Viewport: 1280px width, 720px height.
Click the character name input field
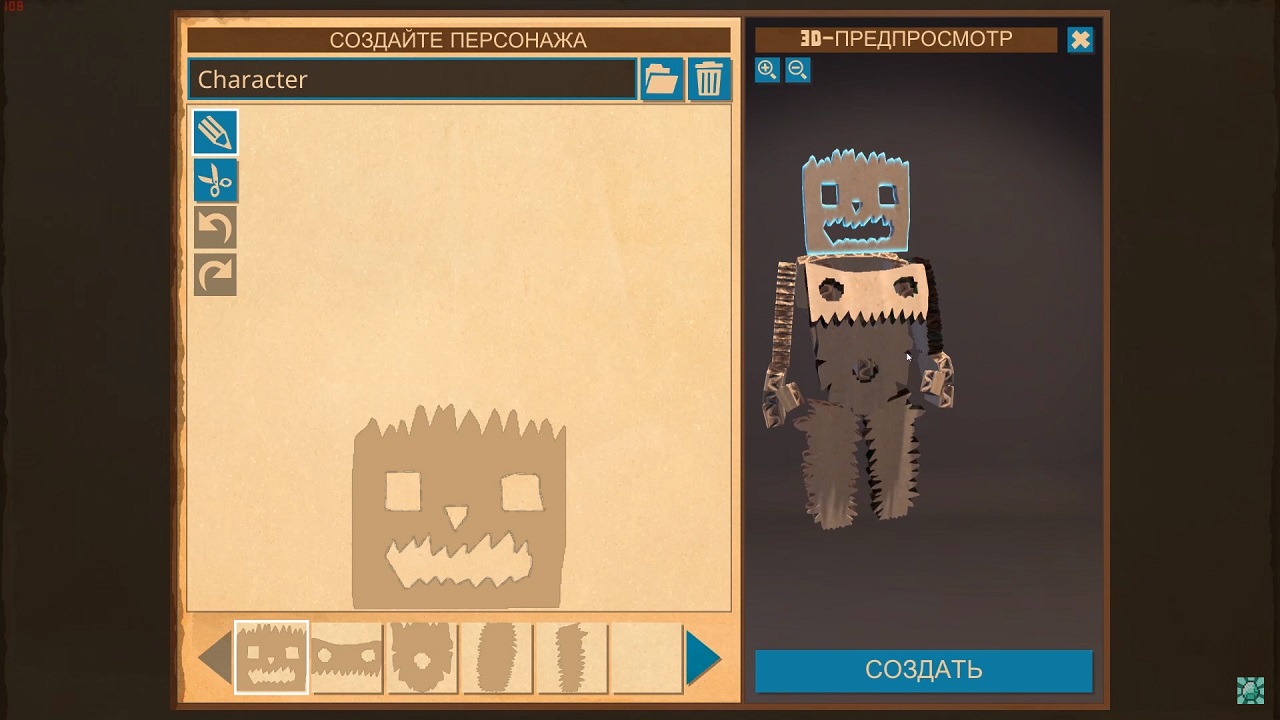[411, 80]
